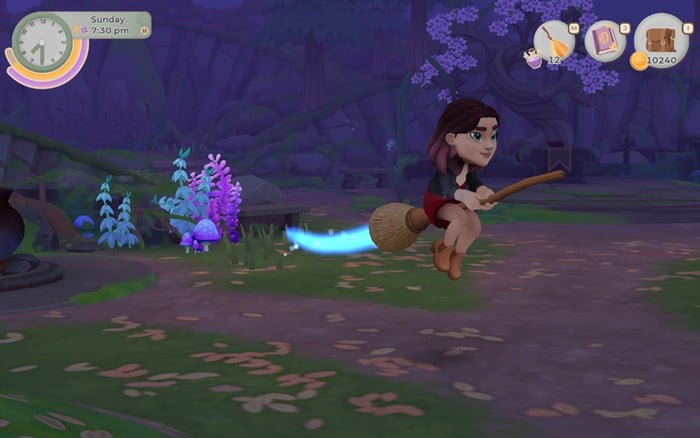Image resolution: width=700 pixels, height=438 pixels.
Task: Open the purple spellbook journal
Action: [x=605, y=41]
